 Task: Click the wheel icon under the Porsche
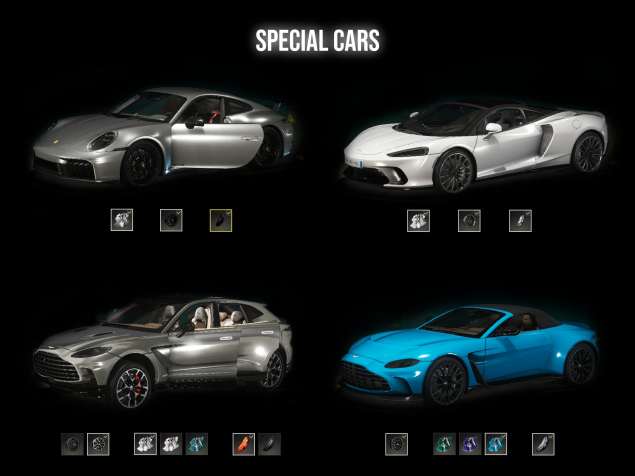[x=171, y=220]
